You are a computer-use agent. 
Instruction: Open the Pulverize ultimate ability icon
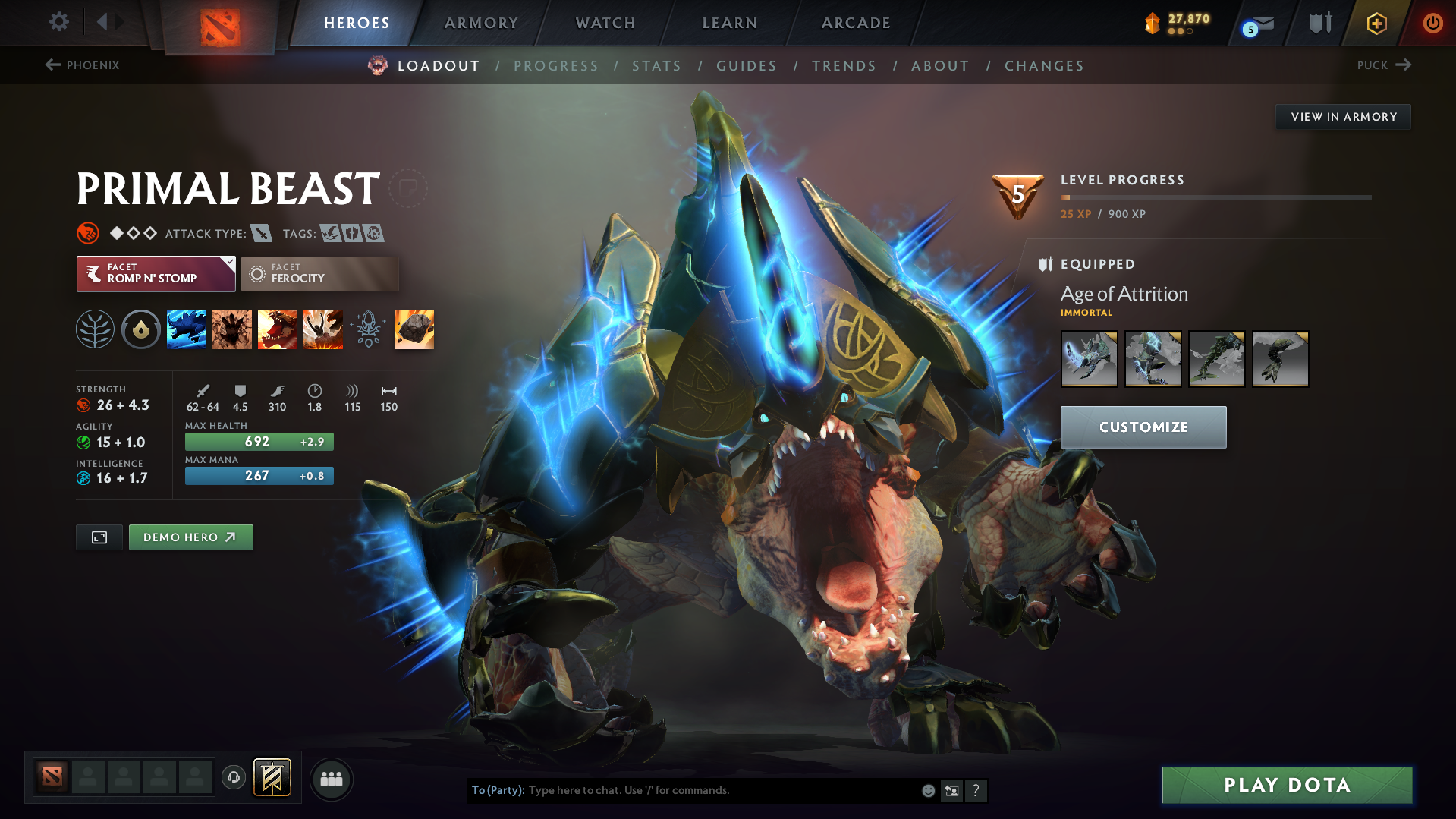pyautogui.click(x=322, y=329)
